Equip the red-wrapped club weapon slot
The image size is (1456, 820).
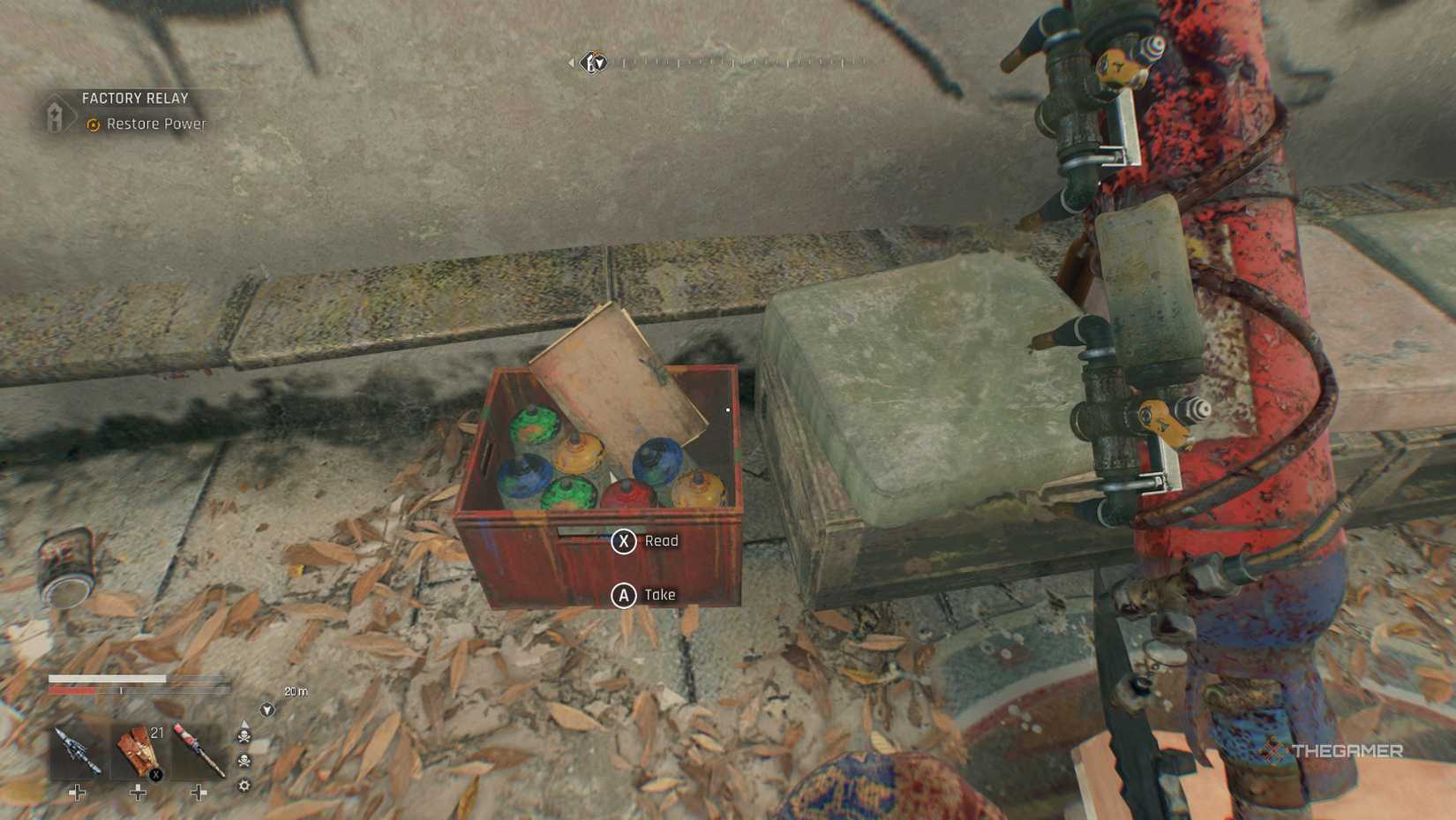pos(199,751)
